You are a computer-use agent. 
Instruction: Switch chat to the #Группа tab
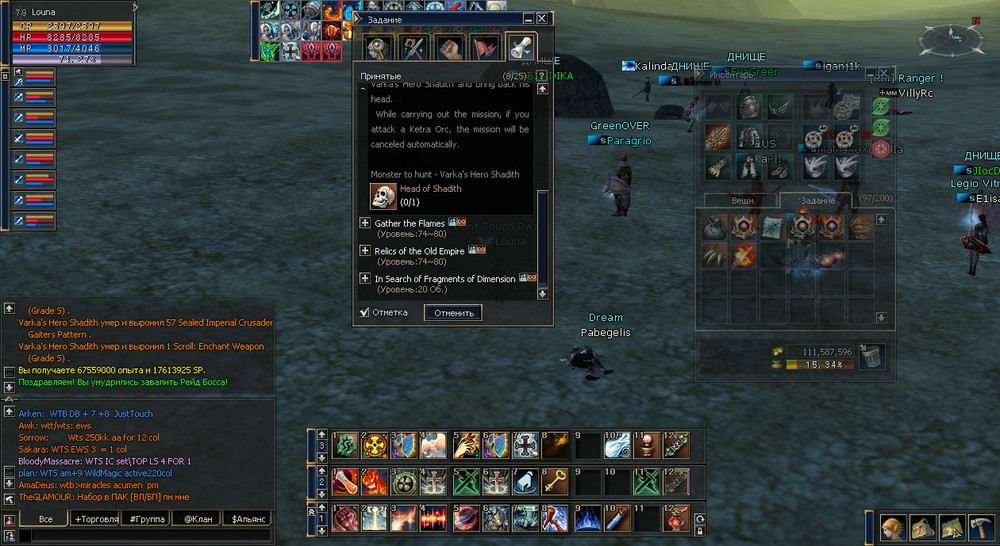point(146,519)
